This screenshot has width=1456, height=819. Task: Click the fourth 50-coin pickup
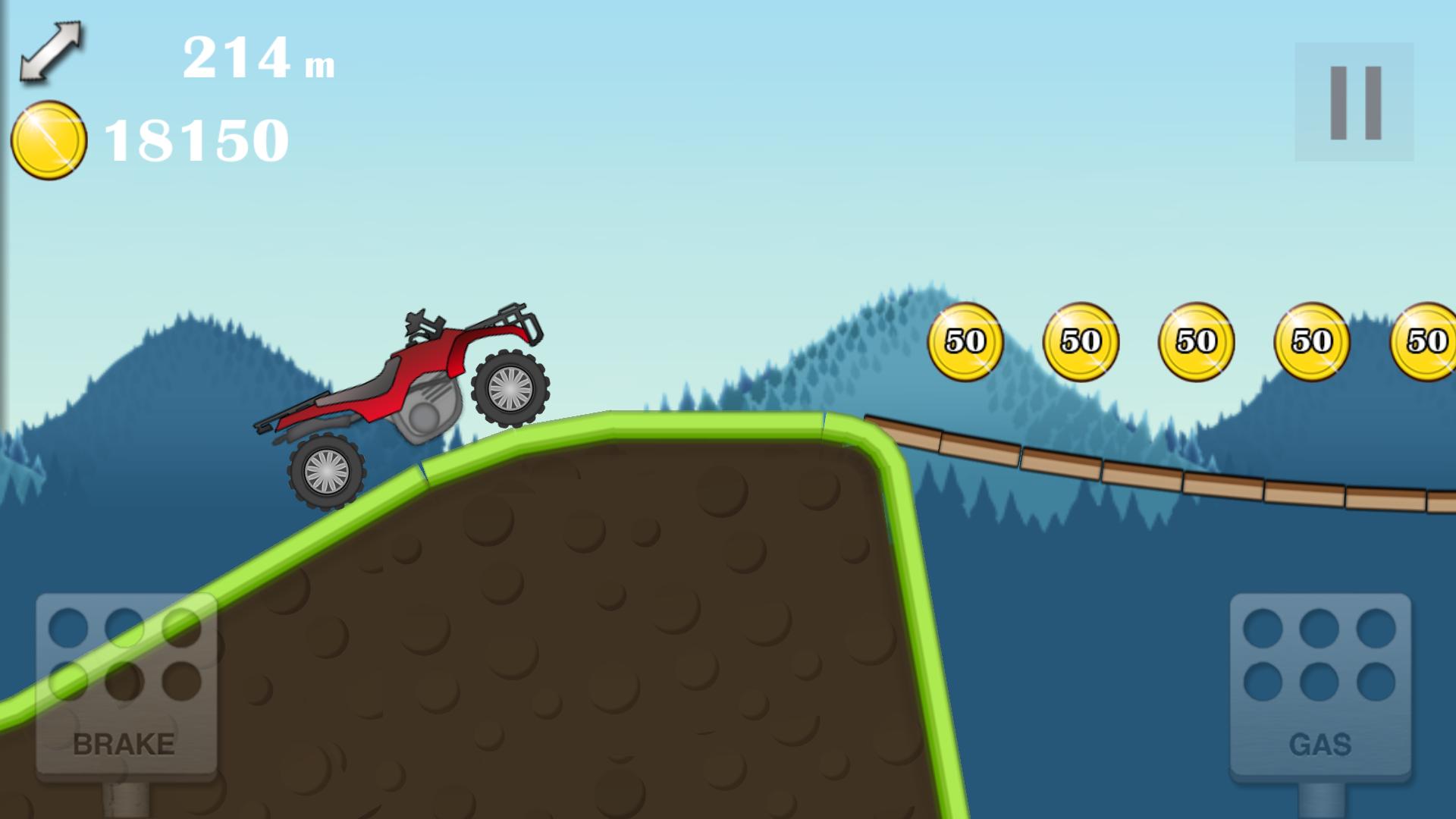coord(1312,340)
